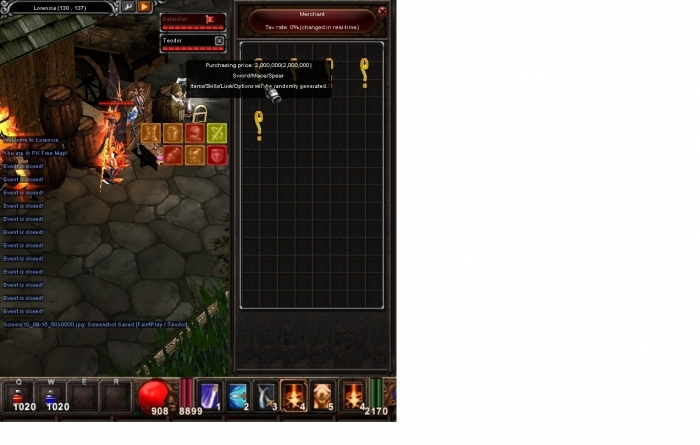
Task: Activate the cyan blade skill in slot 2
Action: click(x=238, y=395)
